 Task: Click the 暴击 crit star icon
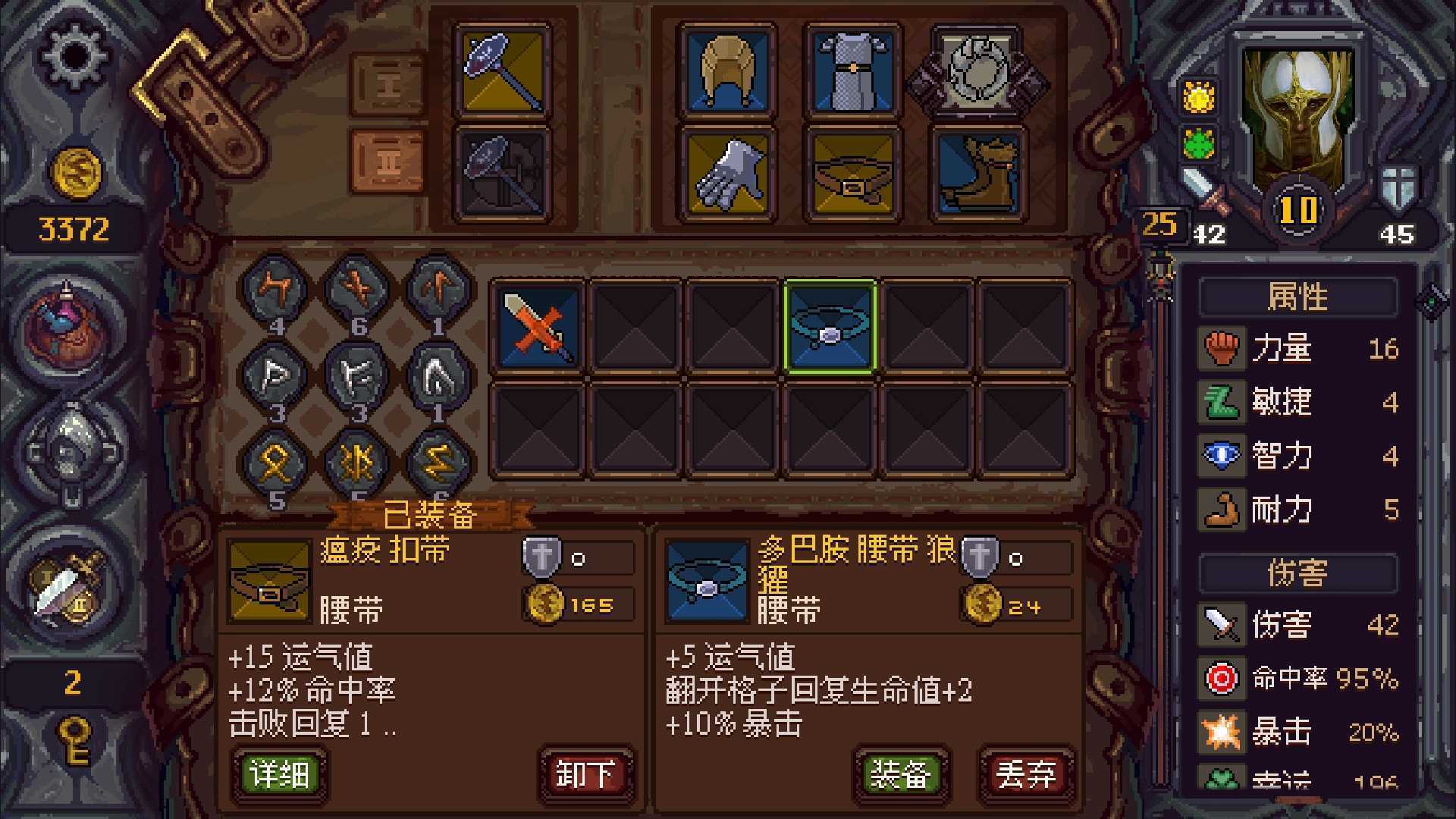pos(1222,733)
